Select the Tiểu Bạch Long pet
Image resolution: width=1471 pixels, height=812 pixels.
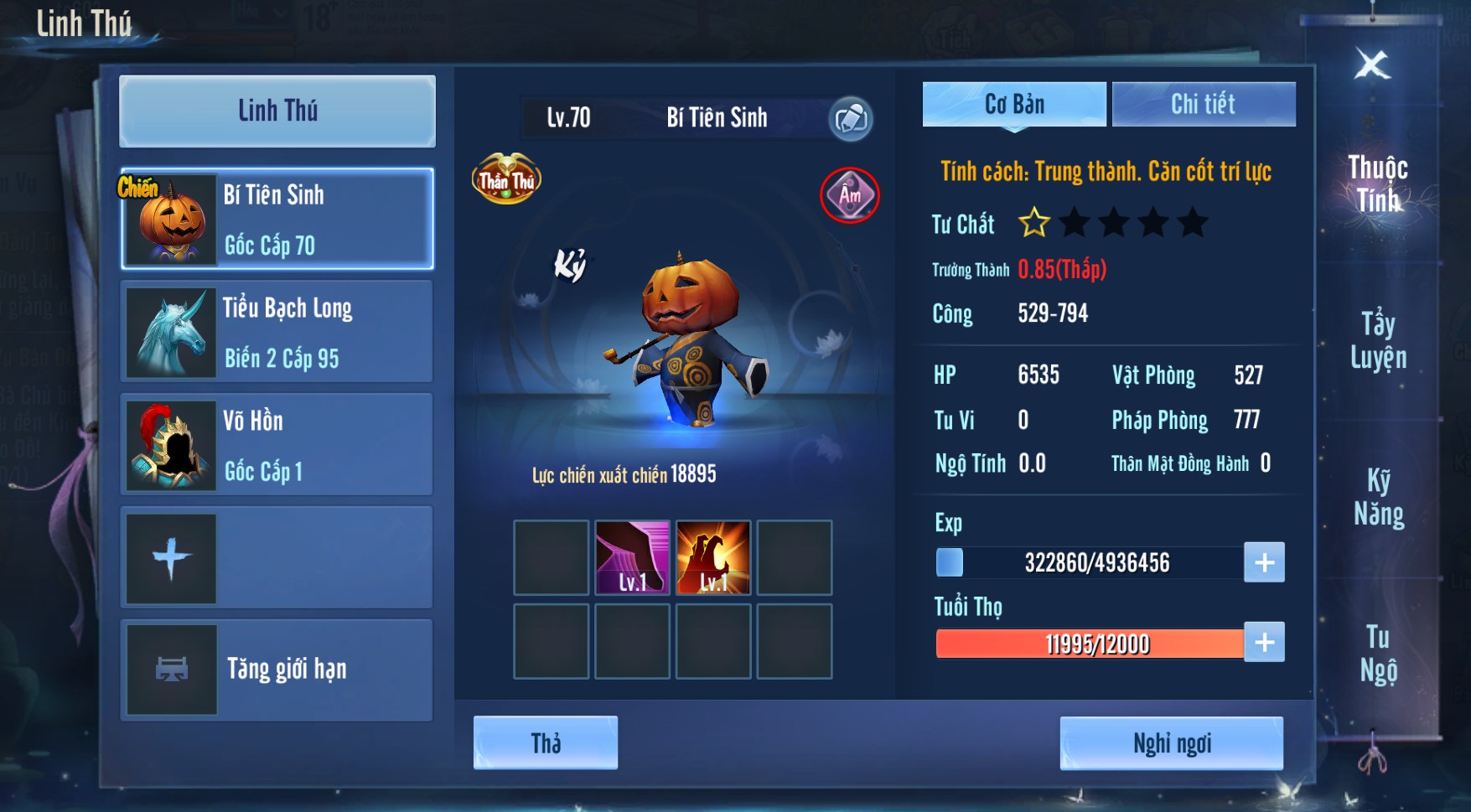point(277,332)
